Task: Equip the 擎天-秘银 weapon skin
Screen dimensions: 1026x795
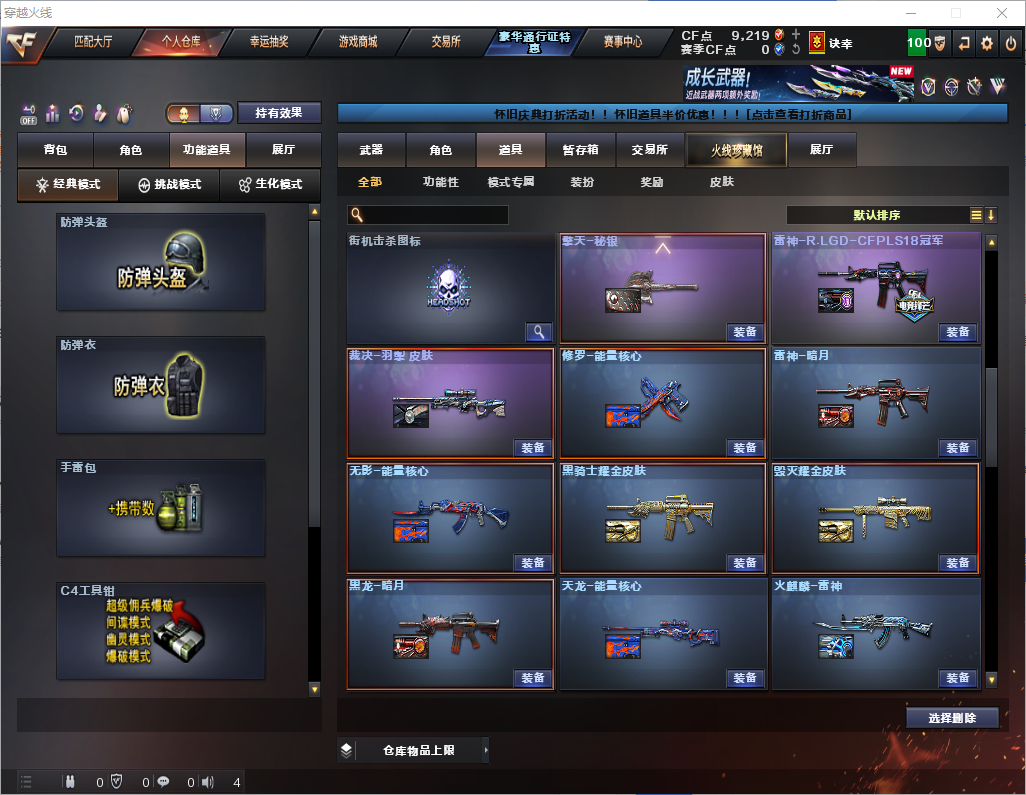Action: tap(745, 332)
